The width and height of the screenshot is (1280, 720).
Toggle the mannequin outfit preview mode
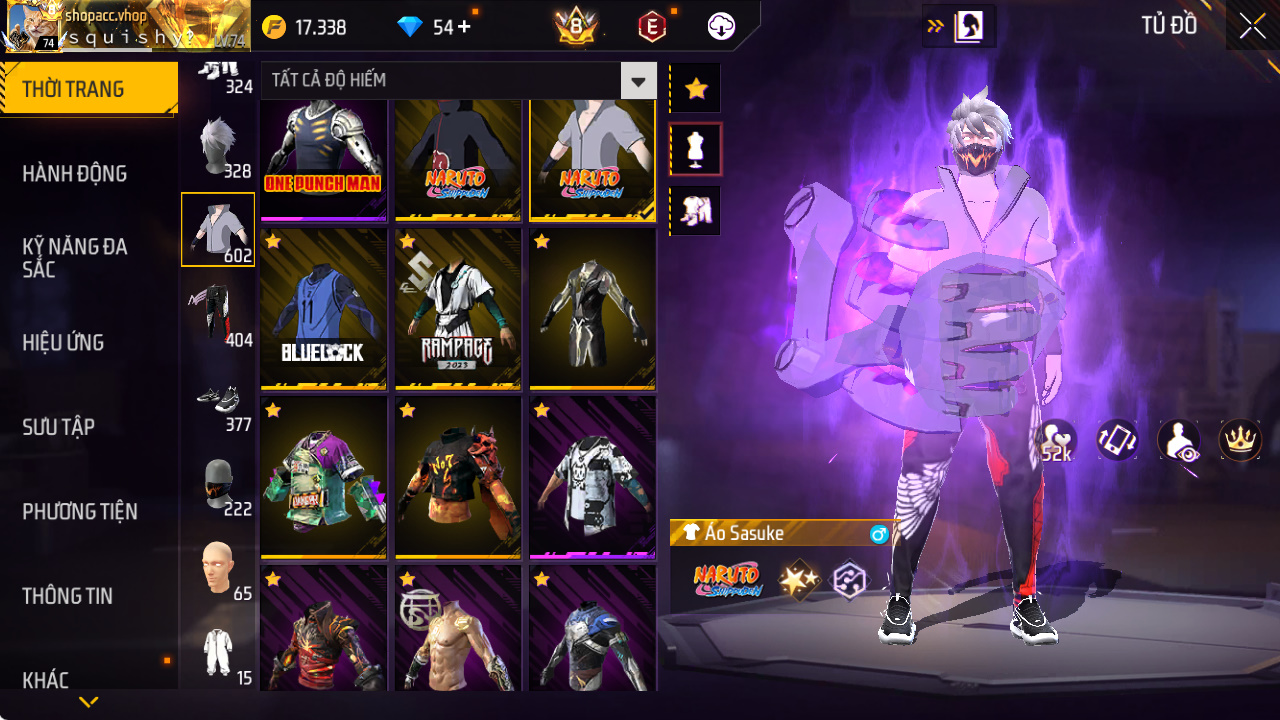coord(694,148)
